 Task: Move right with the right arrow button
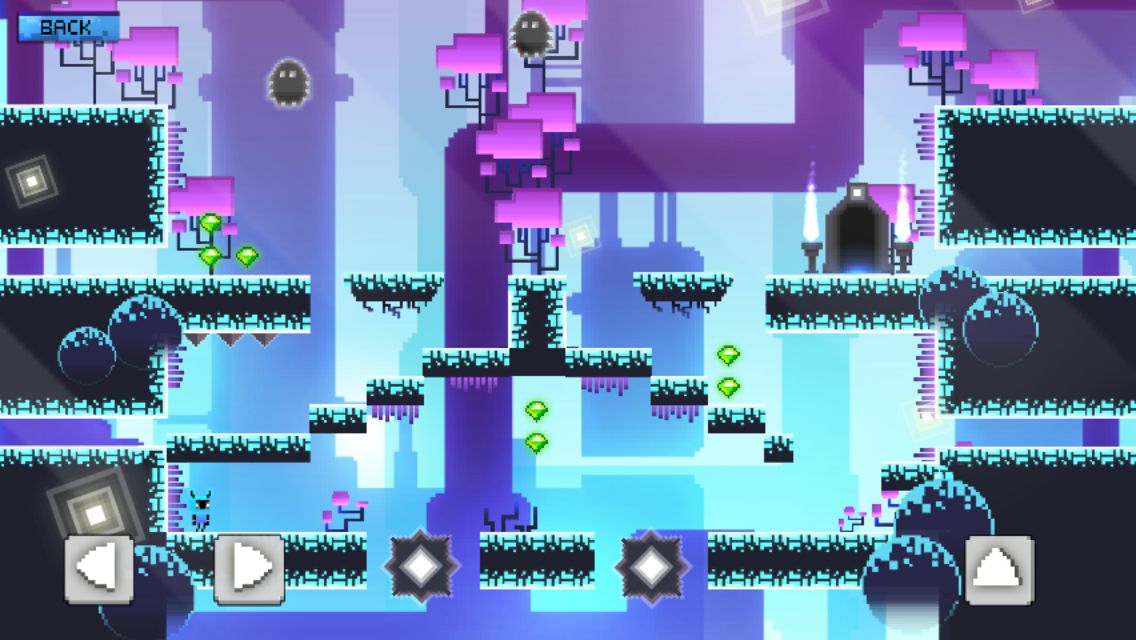coord(250,569)
